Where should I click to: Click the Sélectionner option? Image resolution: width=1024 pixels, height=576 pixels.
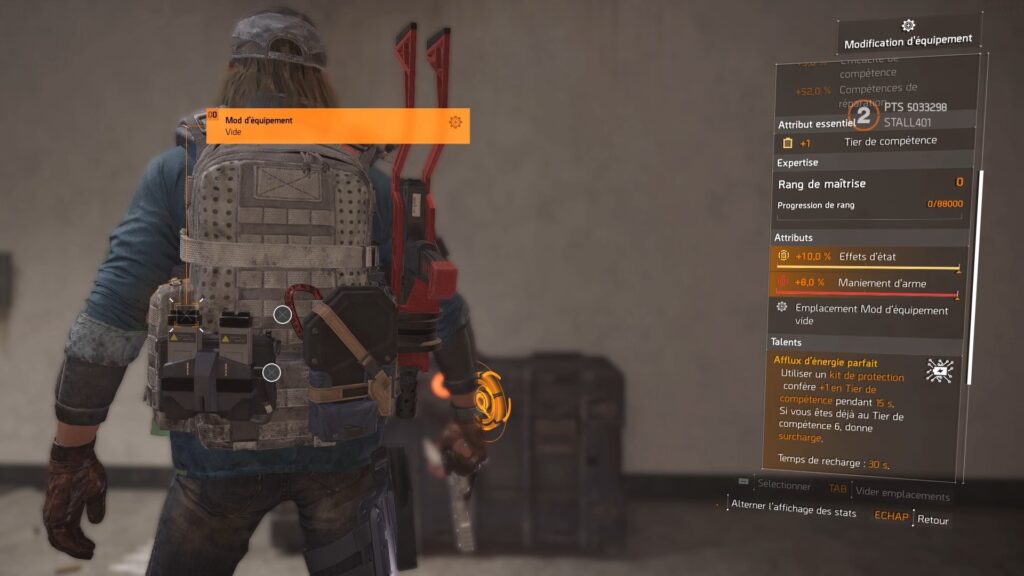coord(783,485)
